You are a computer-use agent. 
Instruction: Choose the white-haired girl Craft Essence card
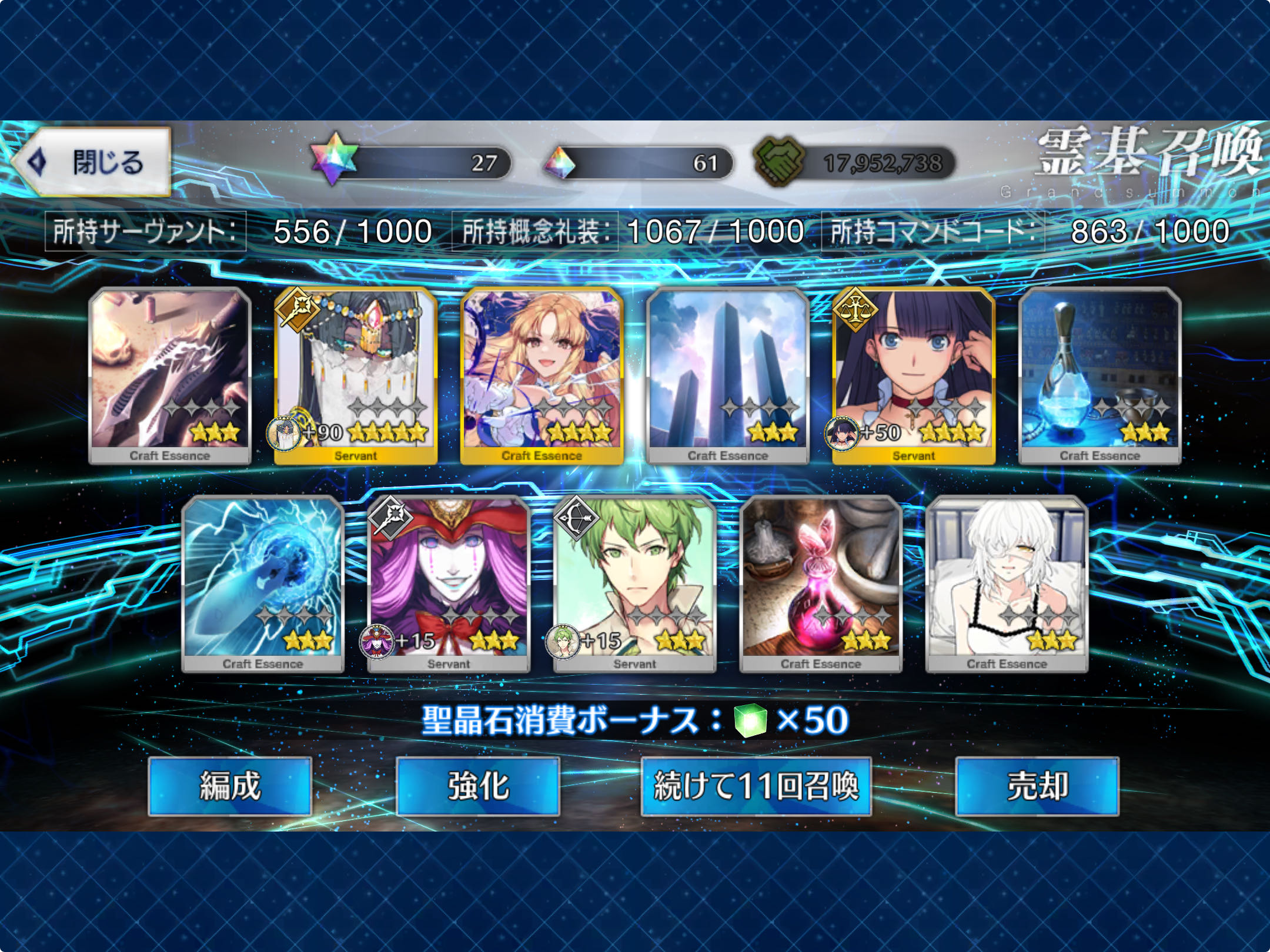(1007, 584)
